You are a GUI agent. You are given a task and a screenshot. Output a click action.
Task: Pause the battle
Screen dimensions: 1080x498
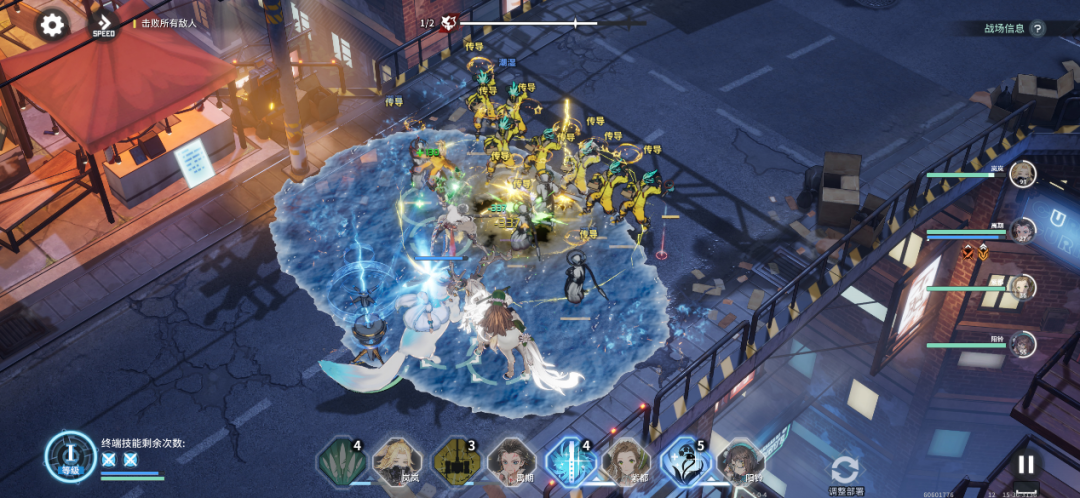click(x=1025, y=464)
